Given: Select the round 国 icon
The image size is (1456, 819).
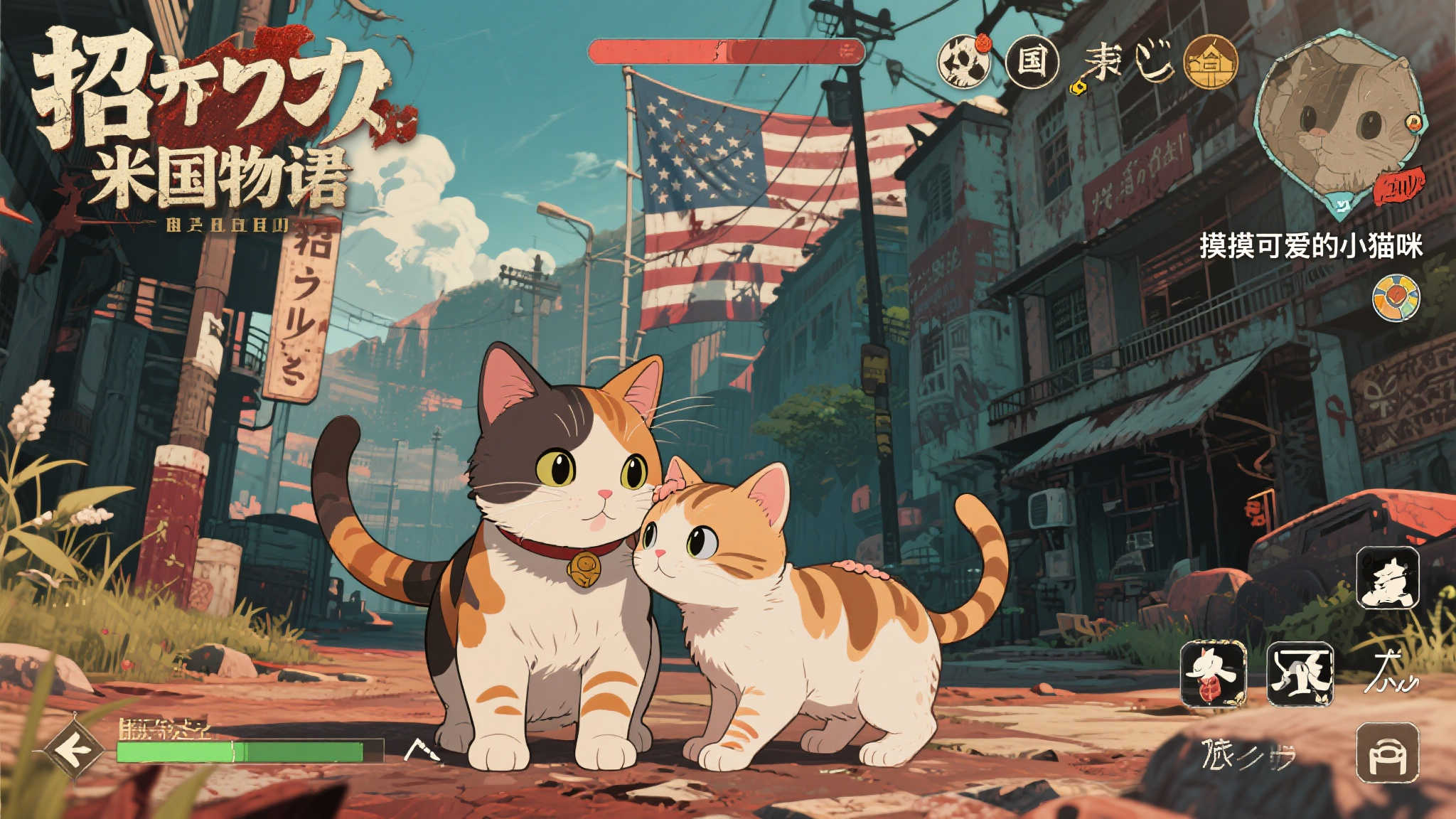Looking at the screenshot, I should point(1032,61).
